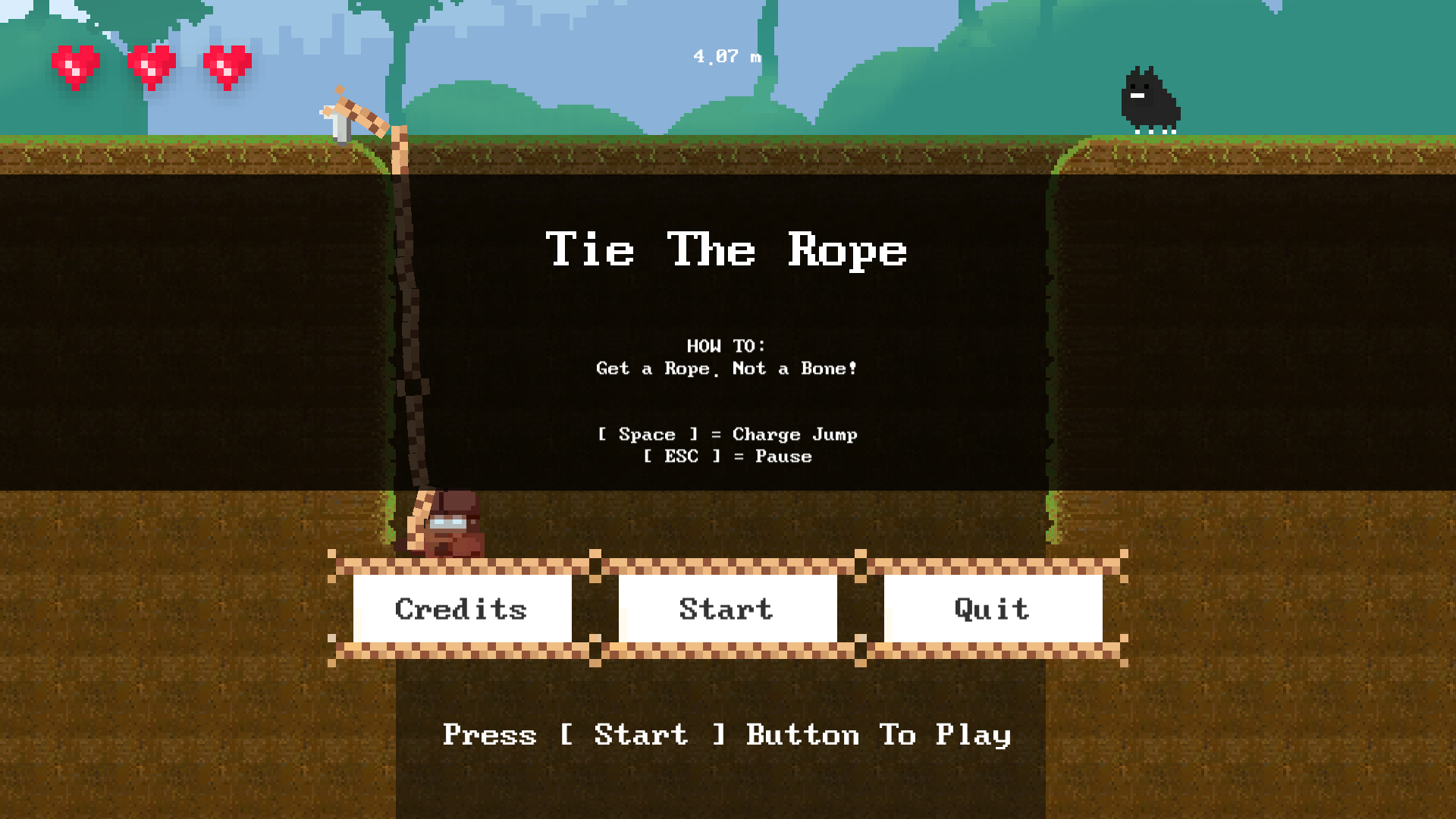Click the Get a Rope, Not a Bone line
This screenshot has height=819, width=1456.
(x=726, y=369)
